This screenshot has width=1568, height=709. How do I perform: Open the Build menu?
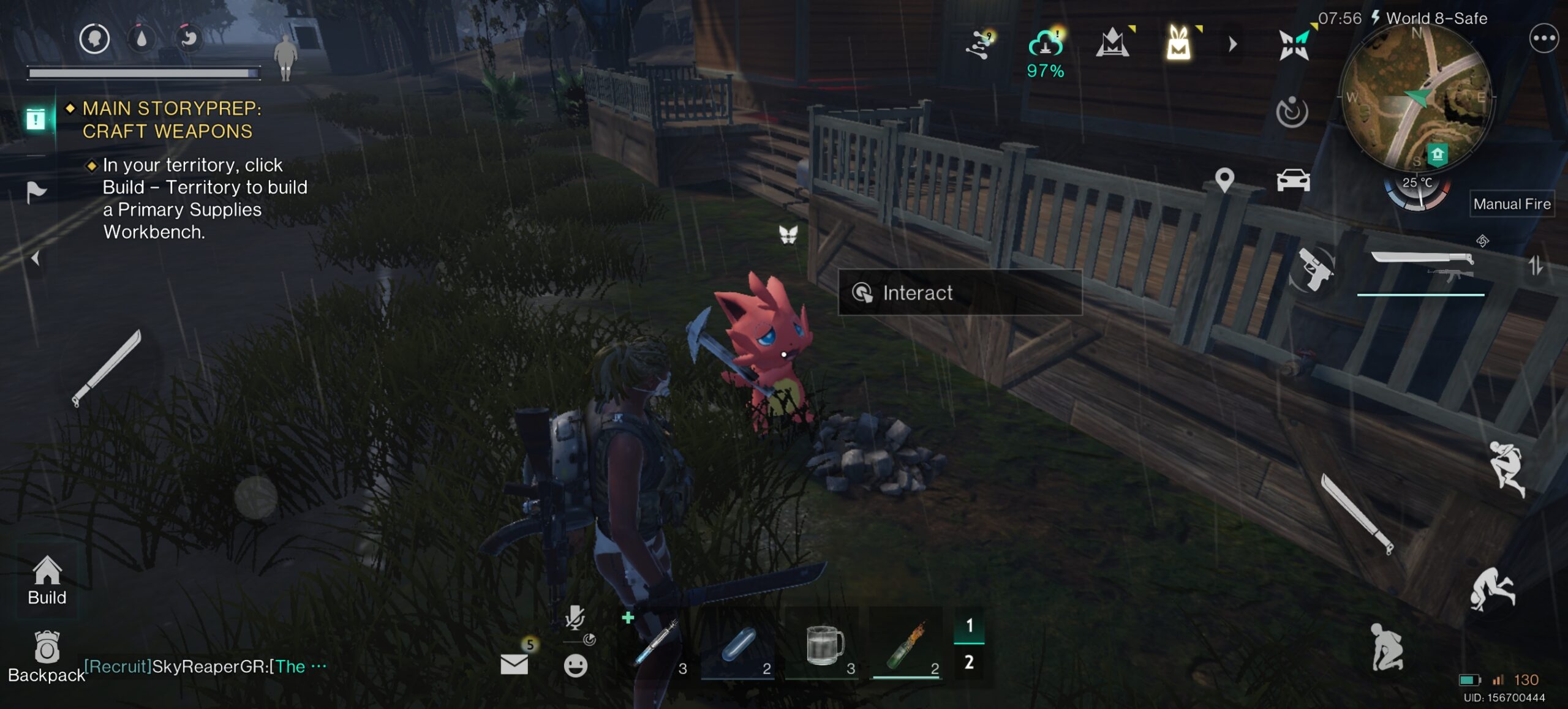47,580
